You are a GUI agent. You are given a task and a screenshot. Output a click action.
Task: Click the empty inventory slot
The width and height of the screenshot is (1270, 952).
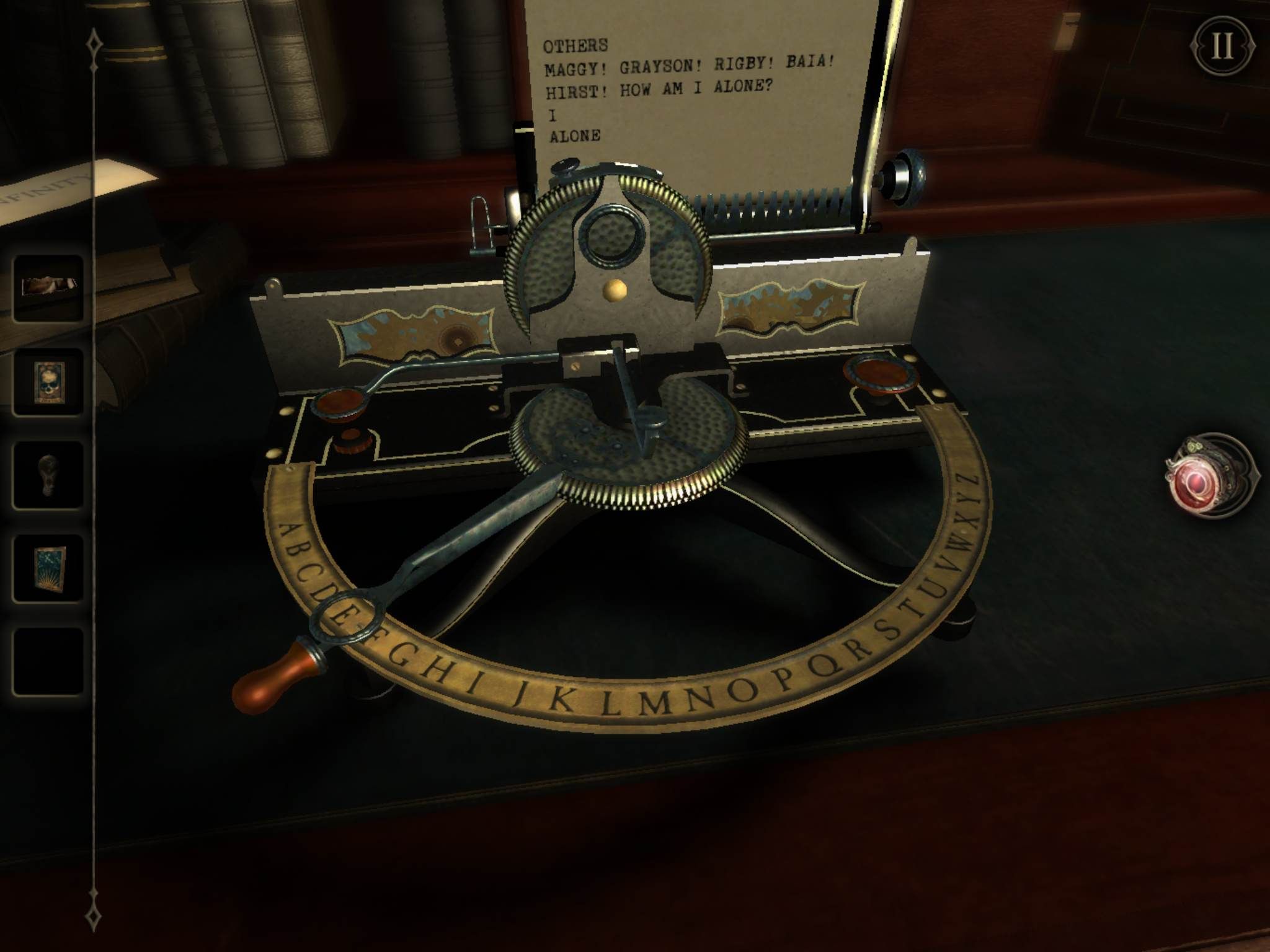click(48, 661)
